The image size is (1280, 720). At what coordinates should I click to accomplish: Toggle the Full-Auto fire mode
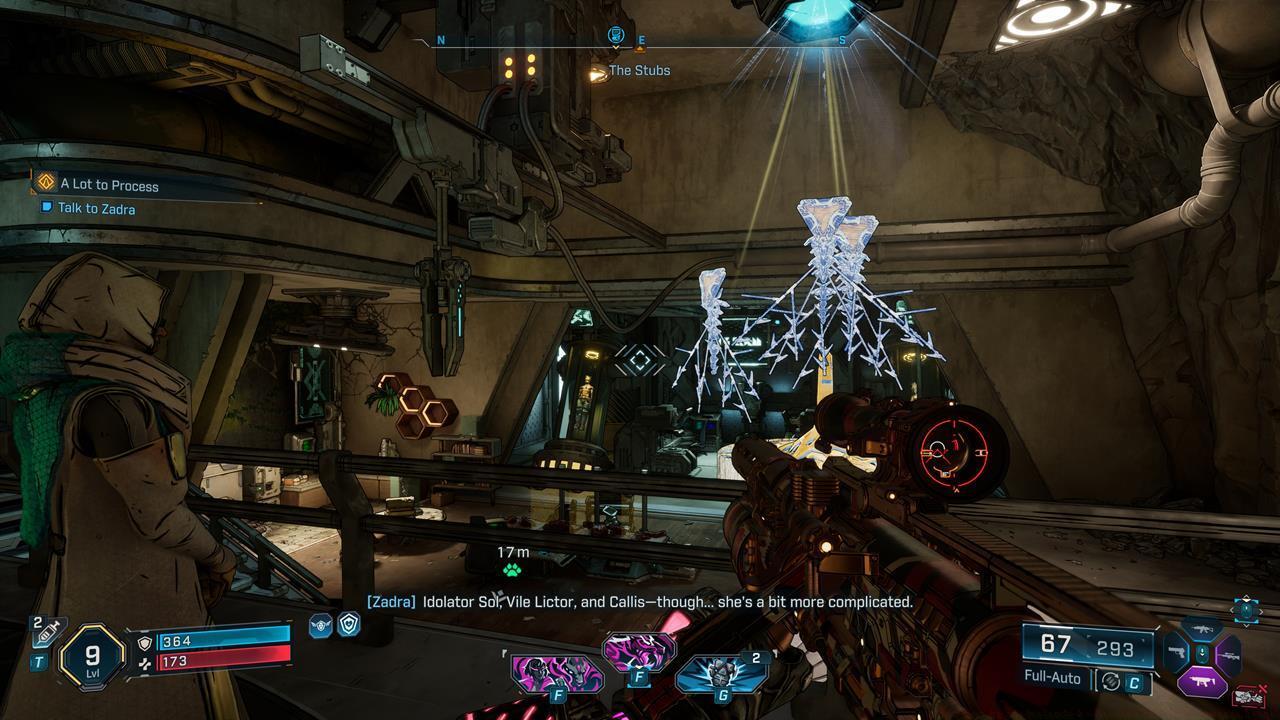1053,677
